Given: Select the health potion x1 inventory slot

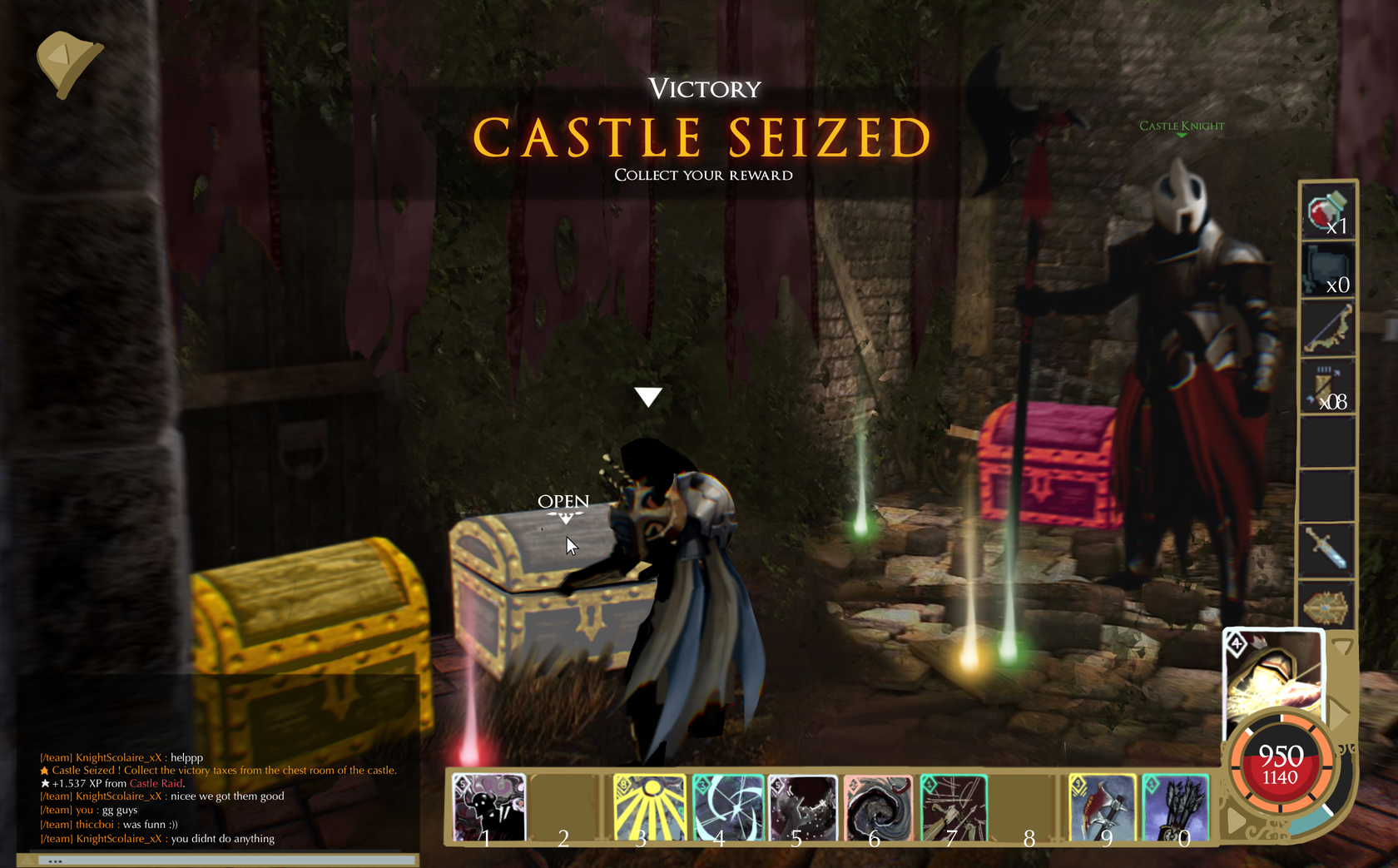Looking at the screenshot, I should point(1326,212).
